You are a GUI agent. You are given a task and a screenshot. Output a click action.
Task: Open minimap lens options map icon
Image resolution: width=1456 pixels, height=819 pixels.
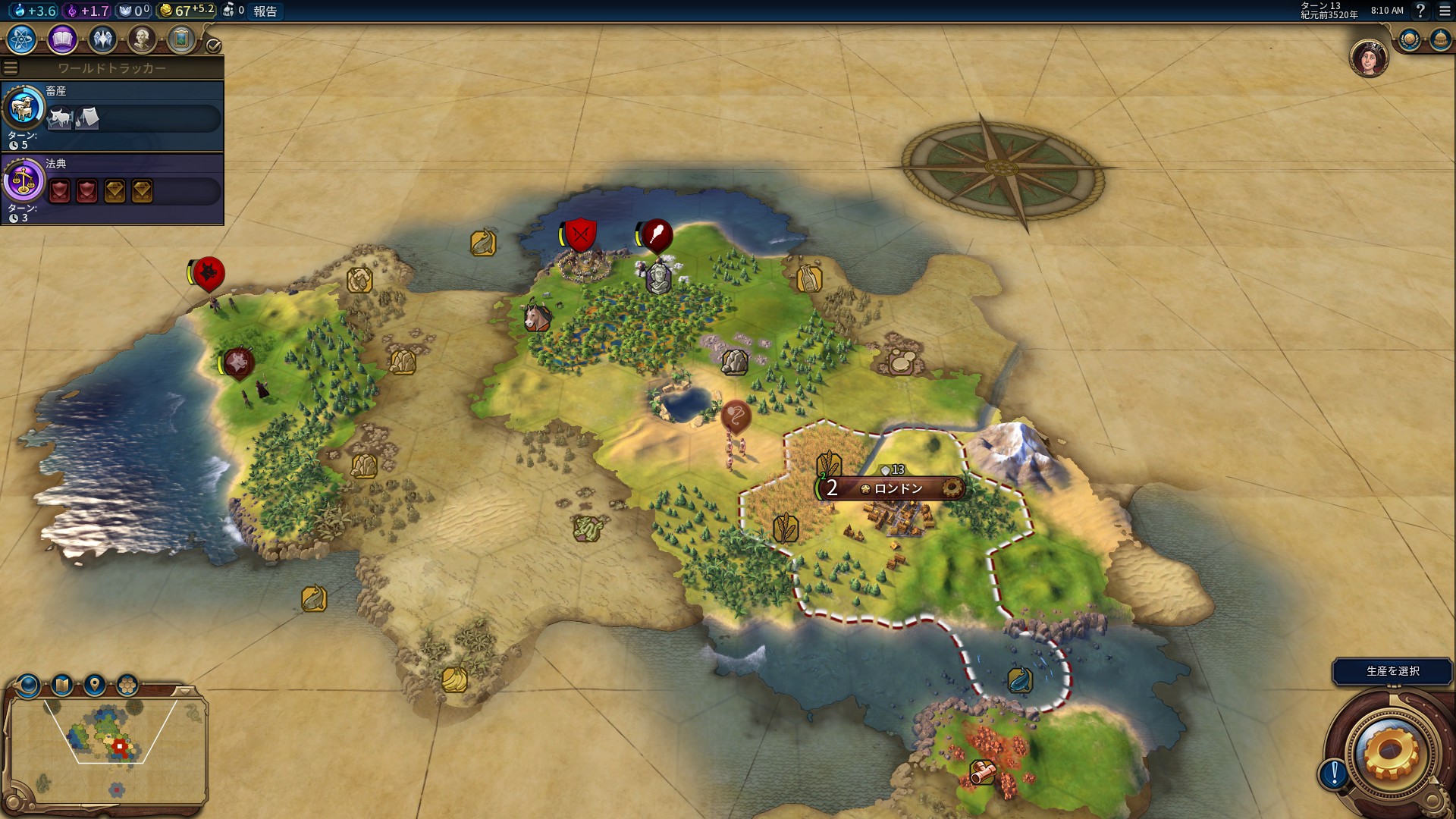(62, 686)
